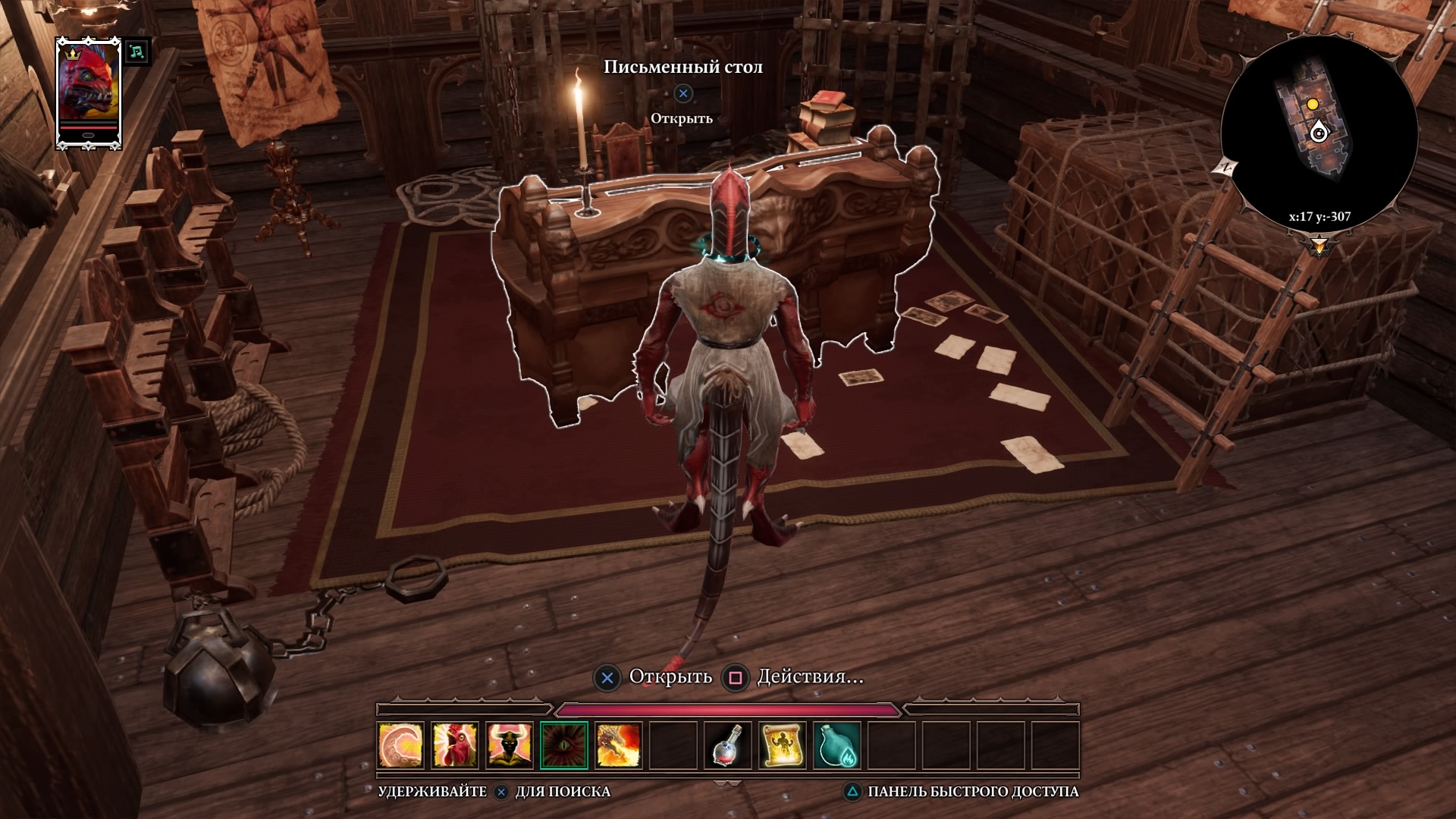Viewport: 1456px width, 819px height.
Task: Use the rooster chicken-form skill
Action: click(x=455, y=744)
